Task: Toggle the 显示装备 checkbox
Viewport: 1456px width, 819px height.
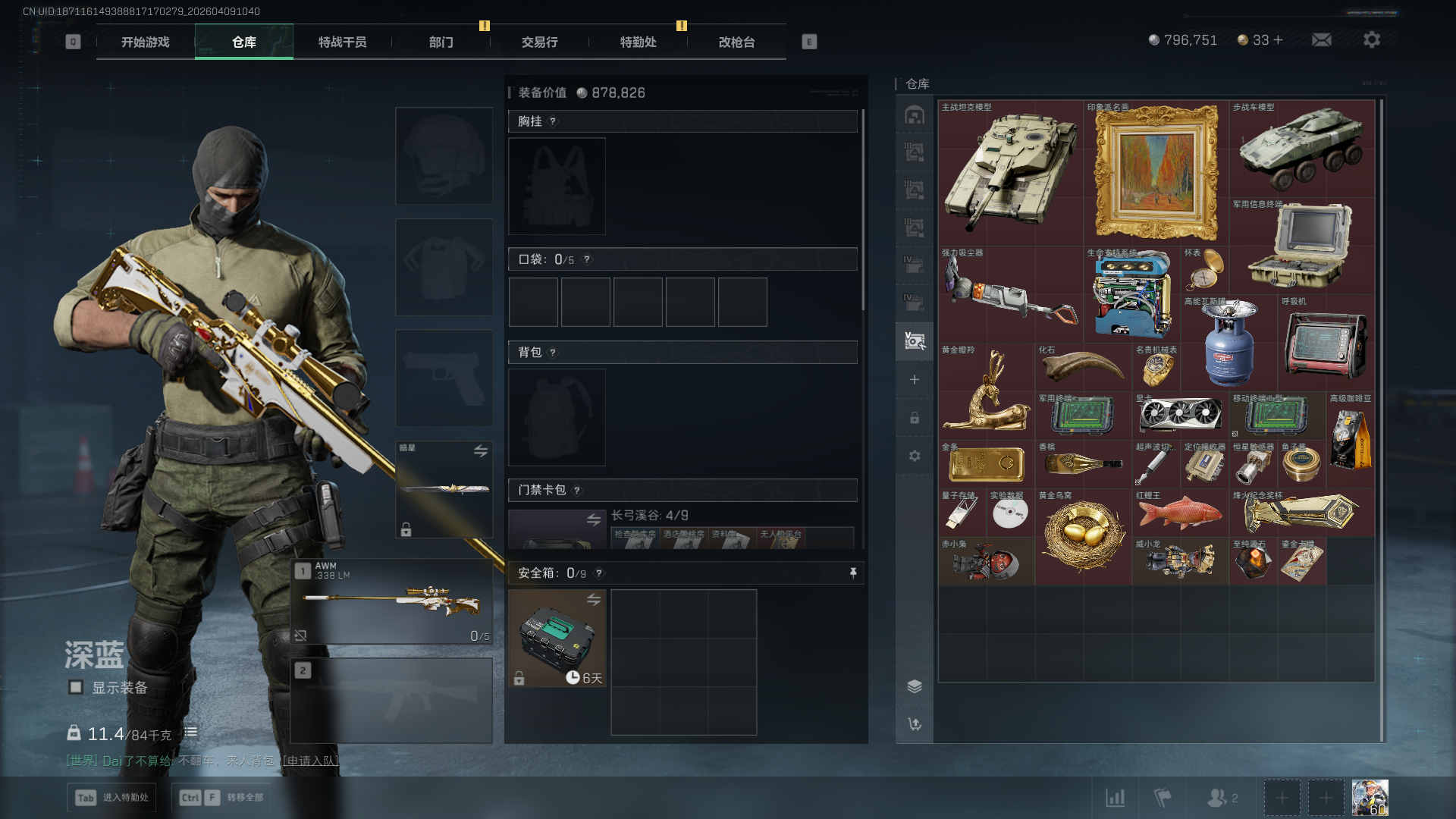Action: [x=76, y=688]
